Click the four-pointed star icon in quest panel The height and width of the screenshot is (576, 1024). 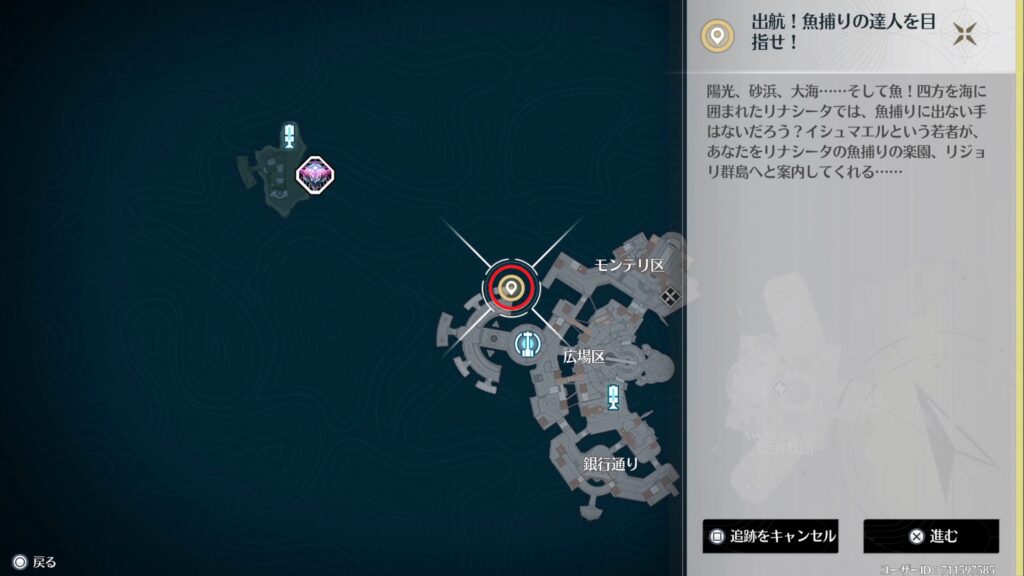[964, 35]
